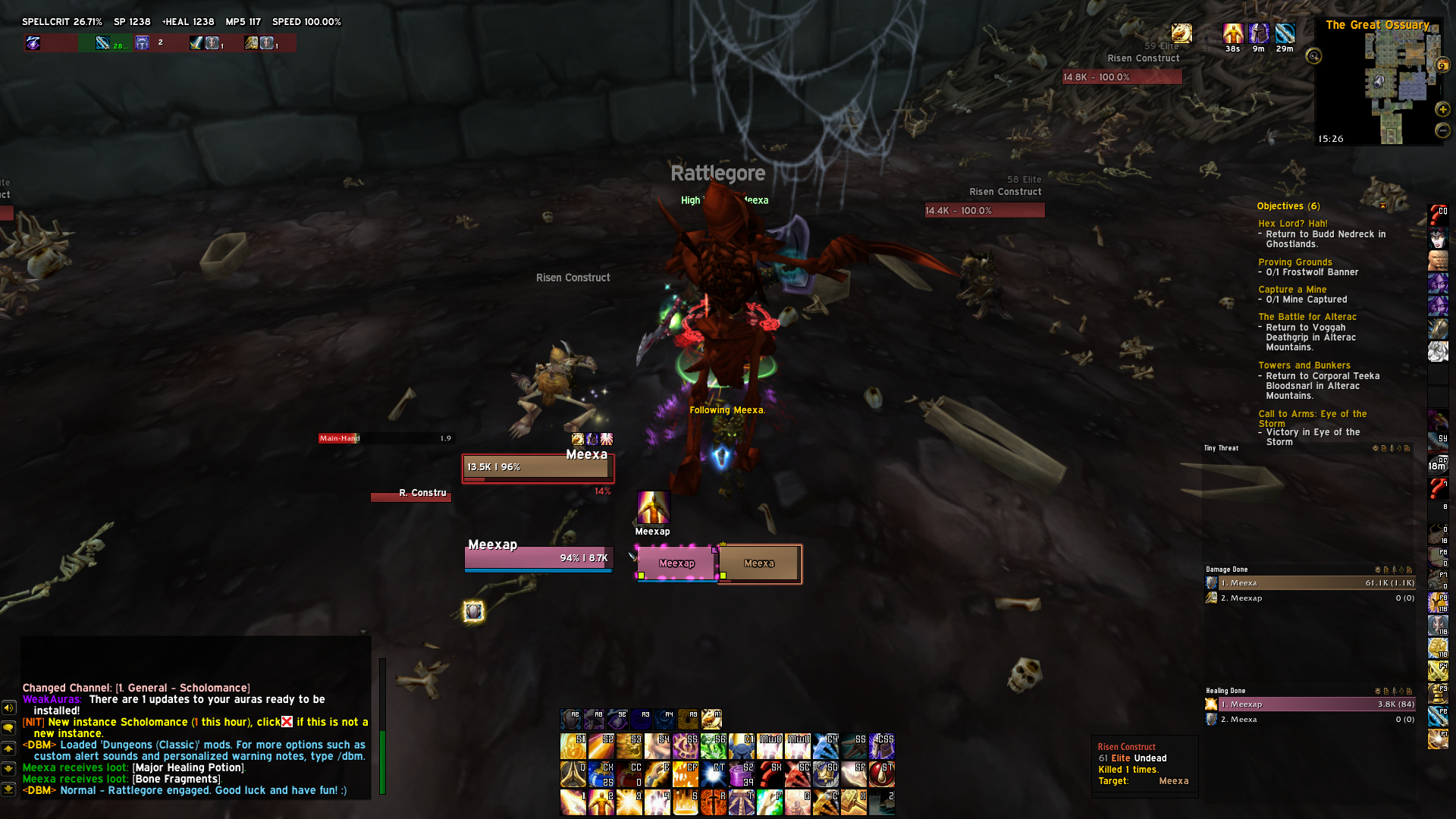Image resolution: width=1456 pixels, height=819 pixels.
Task: Open the Proving Grounds quest in the tracker
Action: 1294,262
